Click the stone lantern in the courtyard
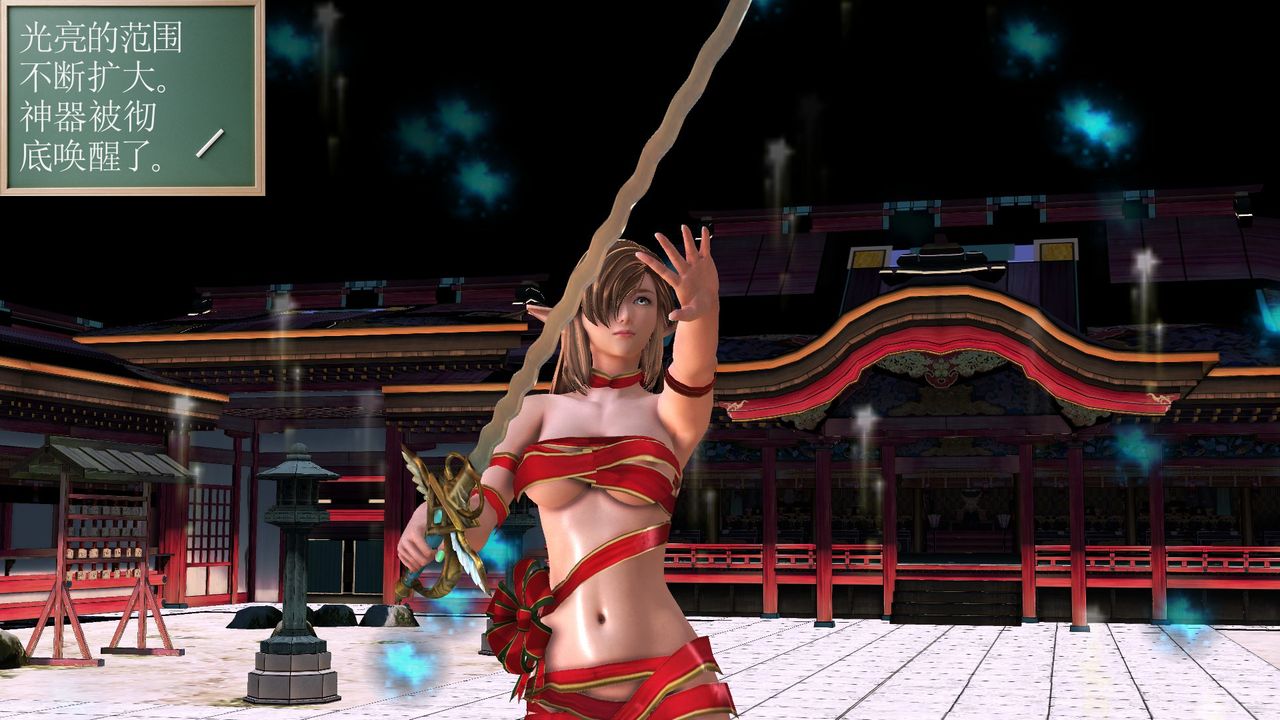1280x720 pixels. pyautogui.click(x=295, y=550)
